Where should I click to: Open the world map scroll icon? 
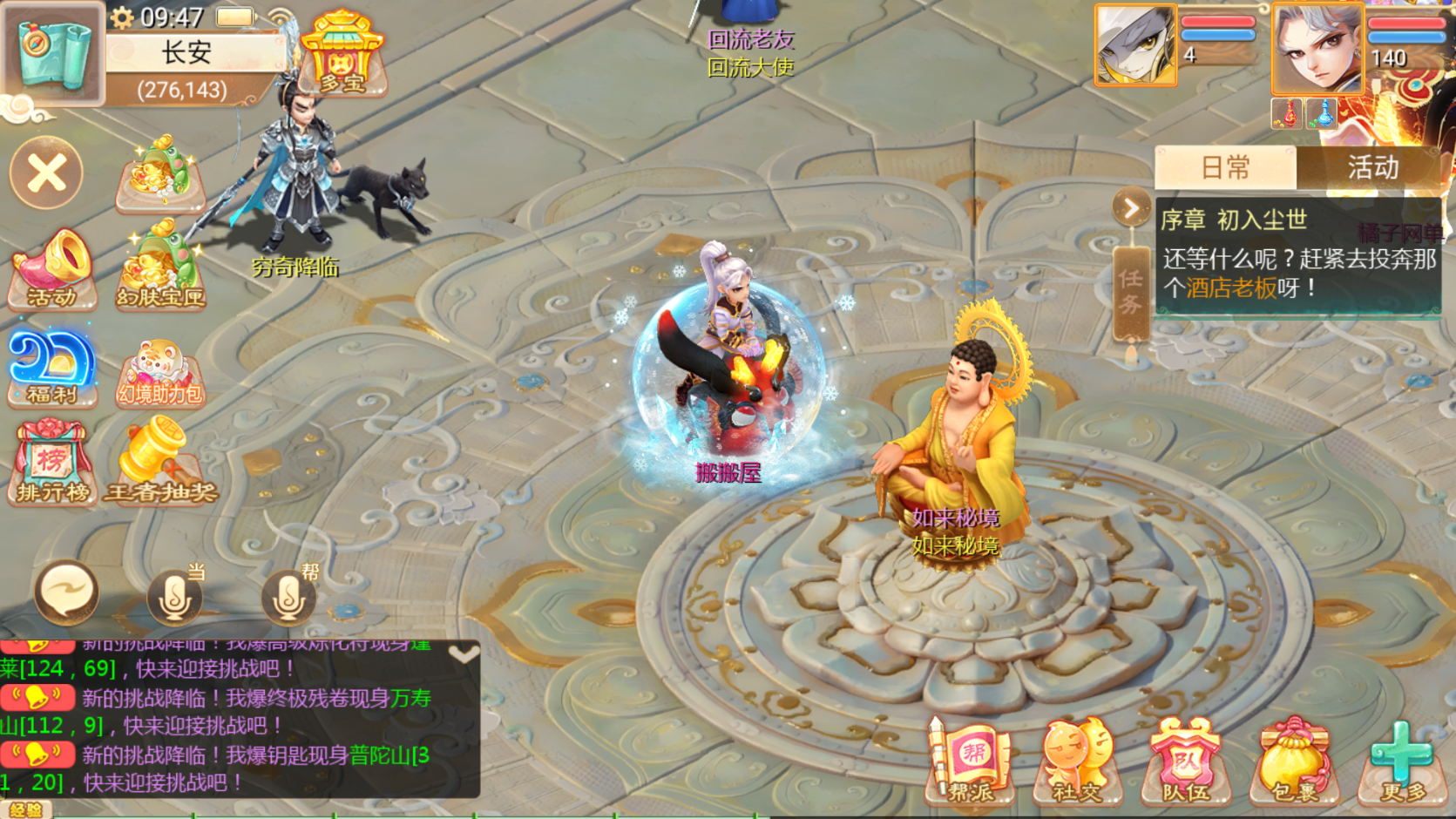pyautogui.click(x=52, y=51)
